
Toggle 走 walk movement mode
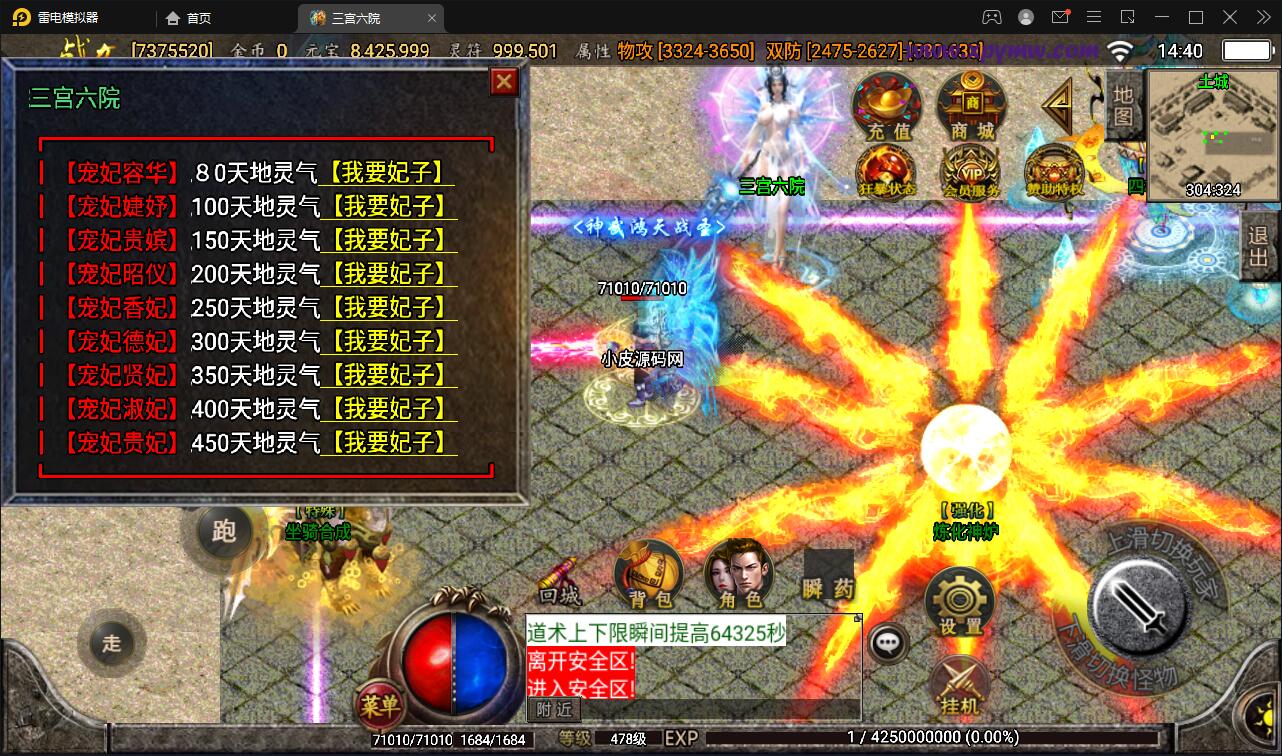click(x=112, y=644)
